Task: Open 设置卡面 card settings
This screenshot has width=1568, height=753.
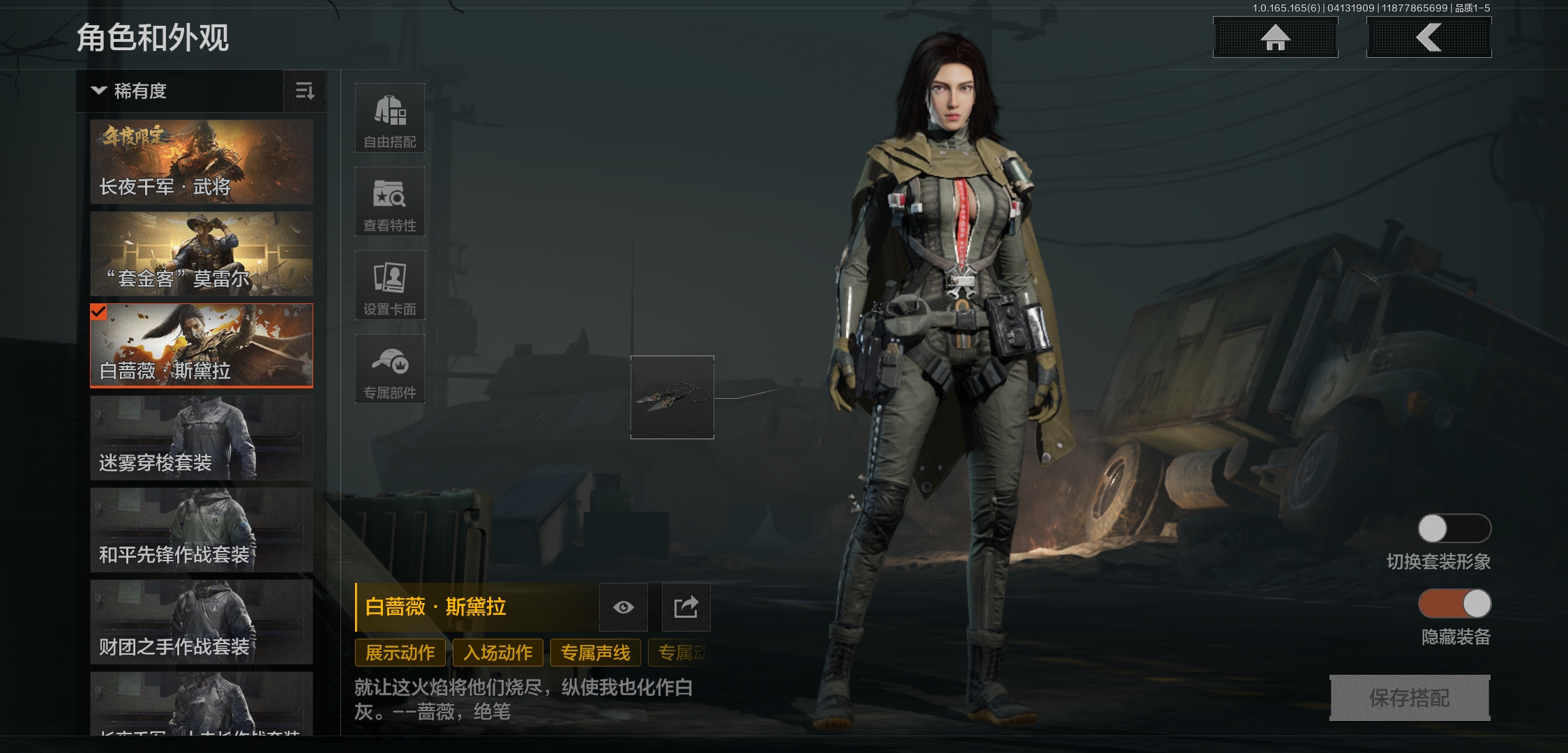Action: click(x=389, y=285)
